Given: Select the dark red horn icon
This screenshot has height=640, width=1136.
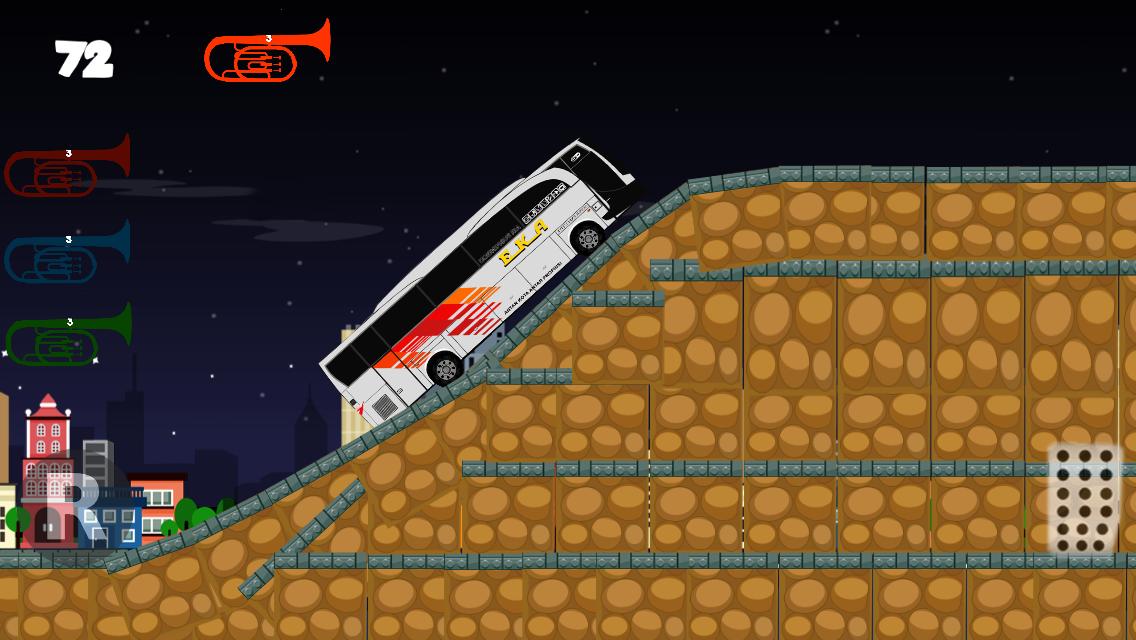Looking at the screenshot, I should (x=67, y=167).
